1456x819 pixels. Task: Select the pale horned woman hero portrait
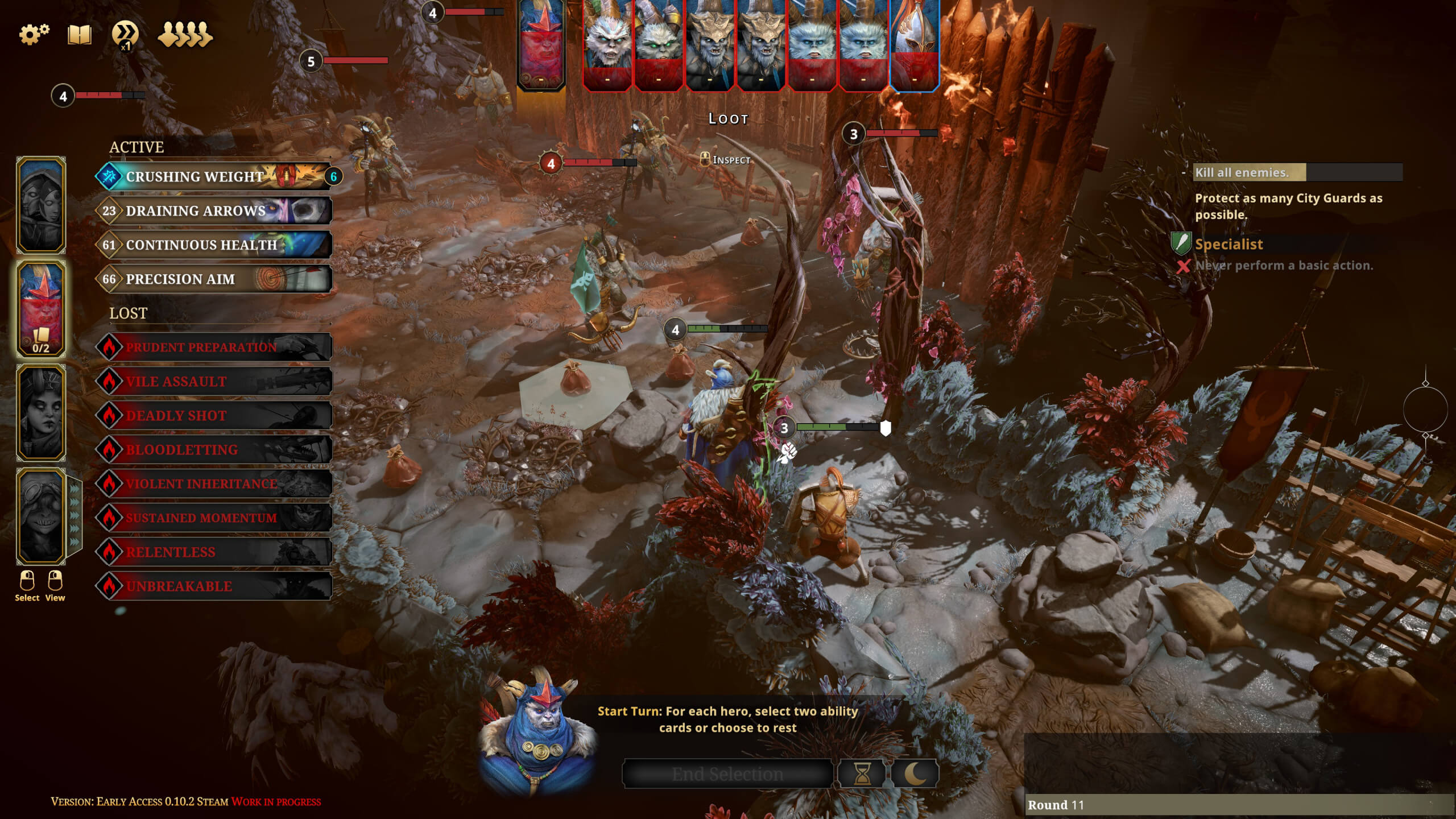[41, 412]
